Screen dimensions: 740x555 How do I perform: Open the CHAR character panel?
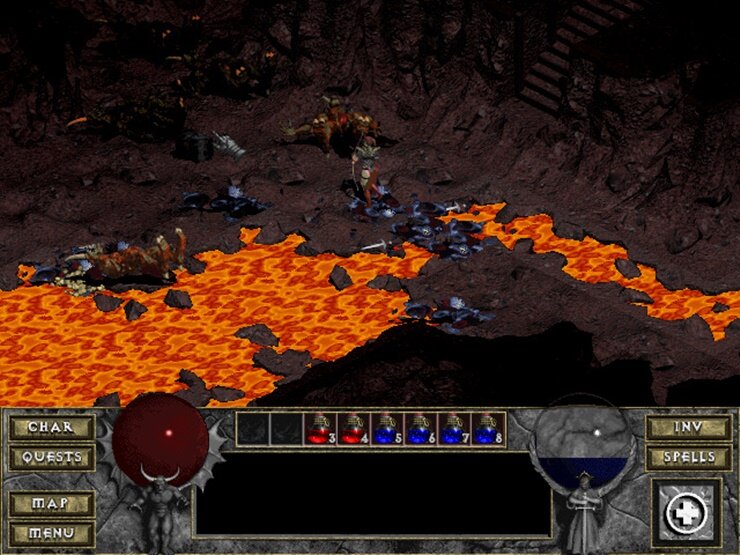pyautogui.click(x=52, y=428)
